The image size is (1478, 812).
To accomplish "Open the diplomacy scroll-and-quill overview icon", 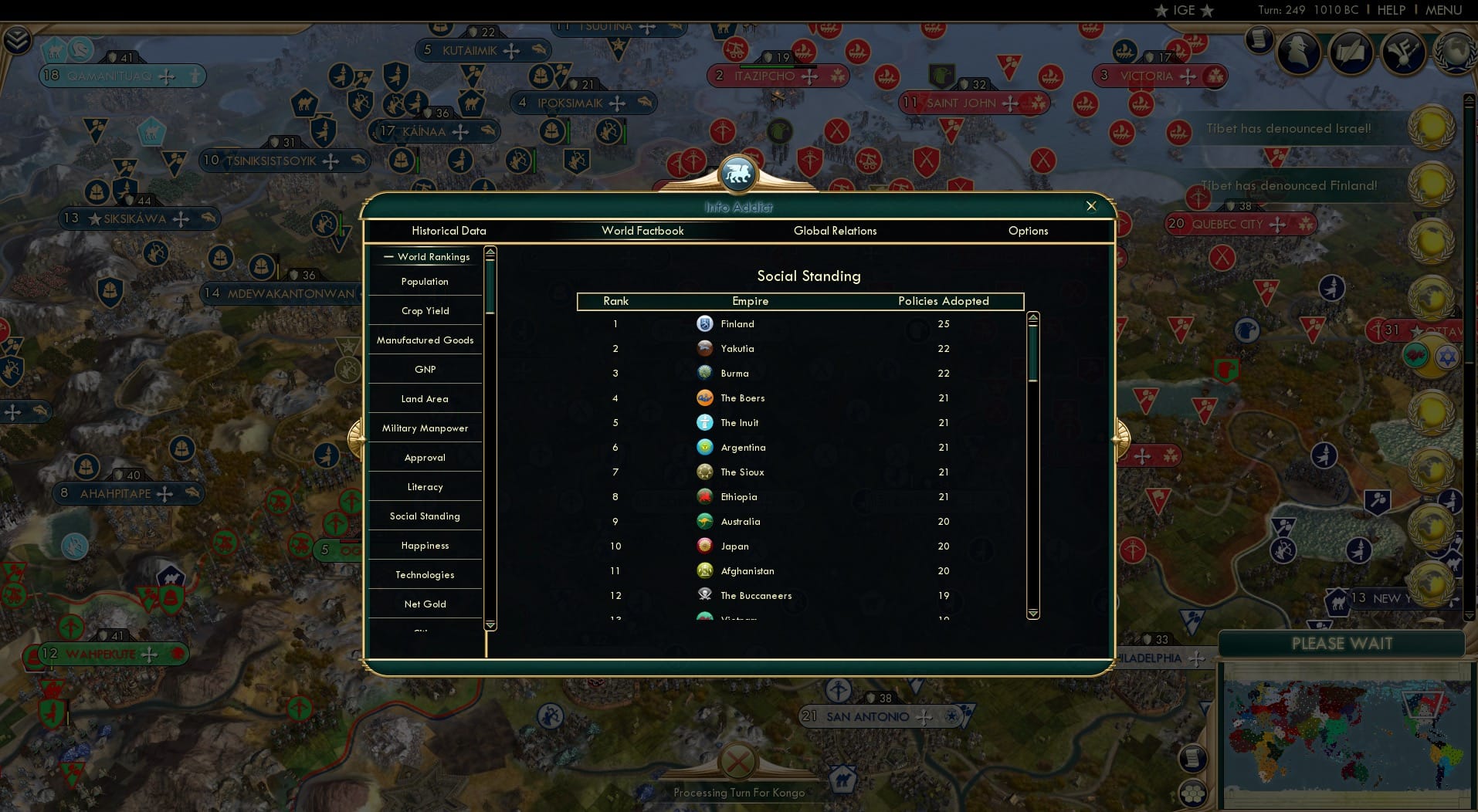I will (x=1351, y=52).
